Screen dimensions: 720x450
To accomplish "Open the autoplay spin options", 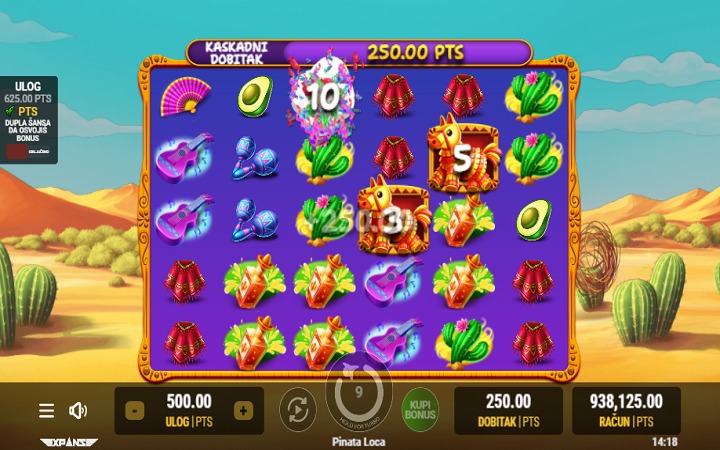I will click(297, 410).
